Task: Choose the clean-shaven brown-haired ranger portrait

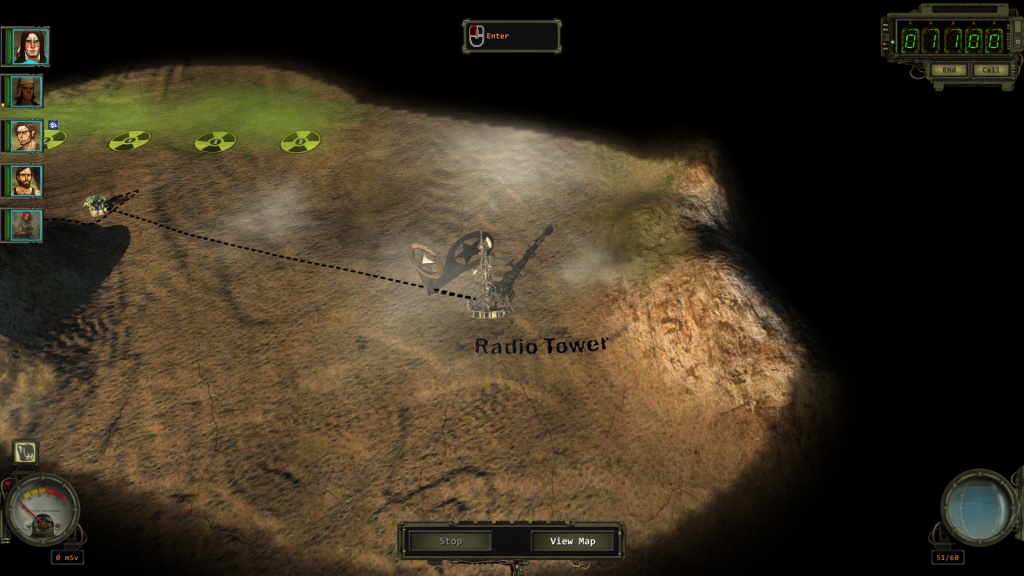Action: coord(27,136)
